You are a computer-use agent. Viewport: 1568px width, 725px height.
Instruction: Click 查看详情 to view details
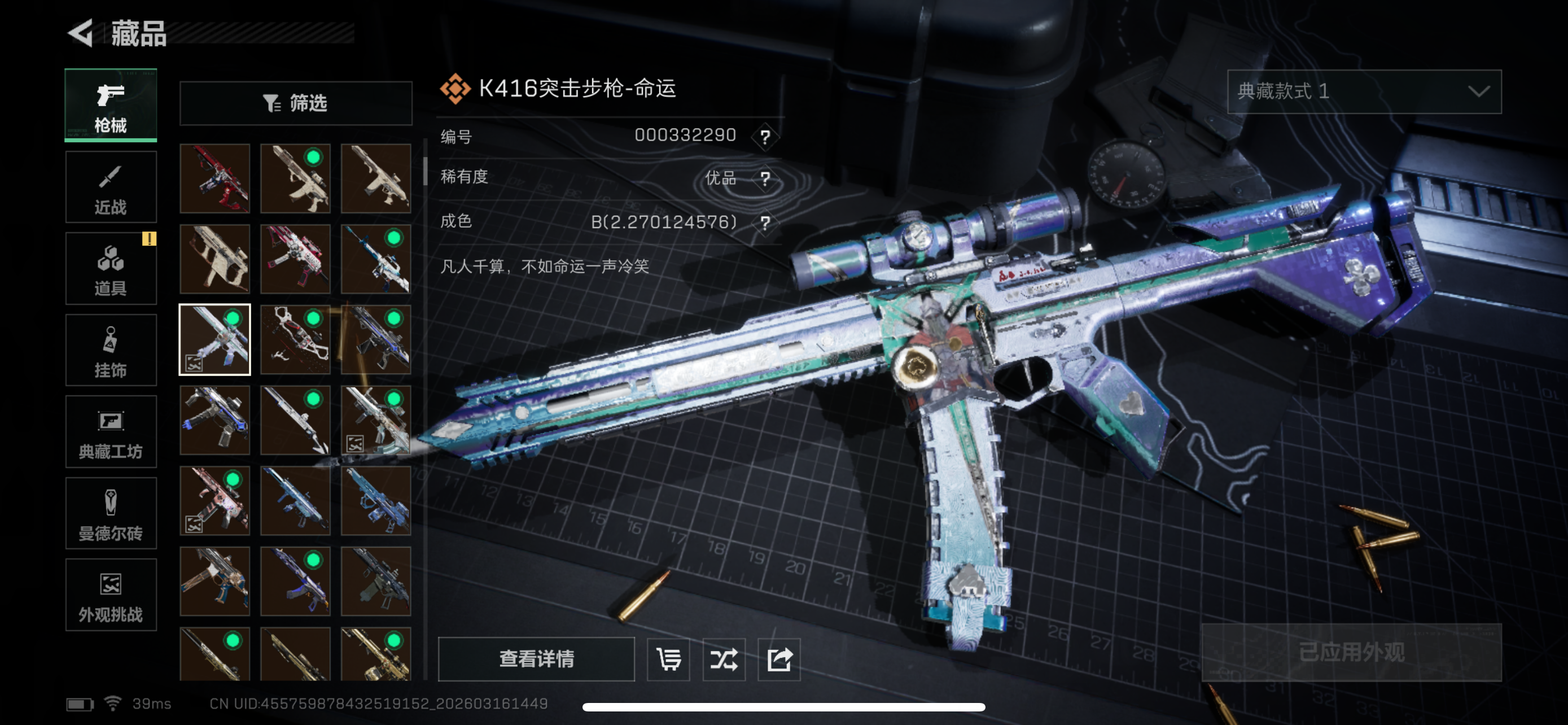pyautogui.click(x=536, y=658)
